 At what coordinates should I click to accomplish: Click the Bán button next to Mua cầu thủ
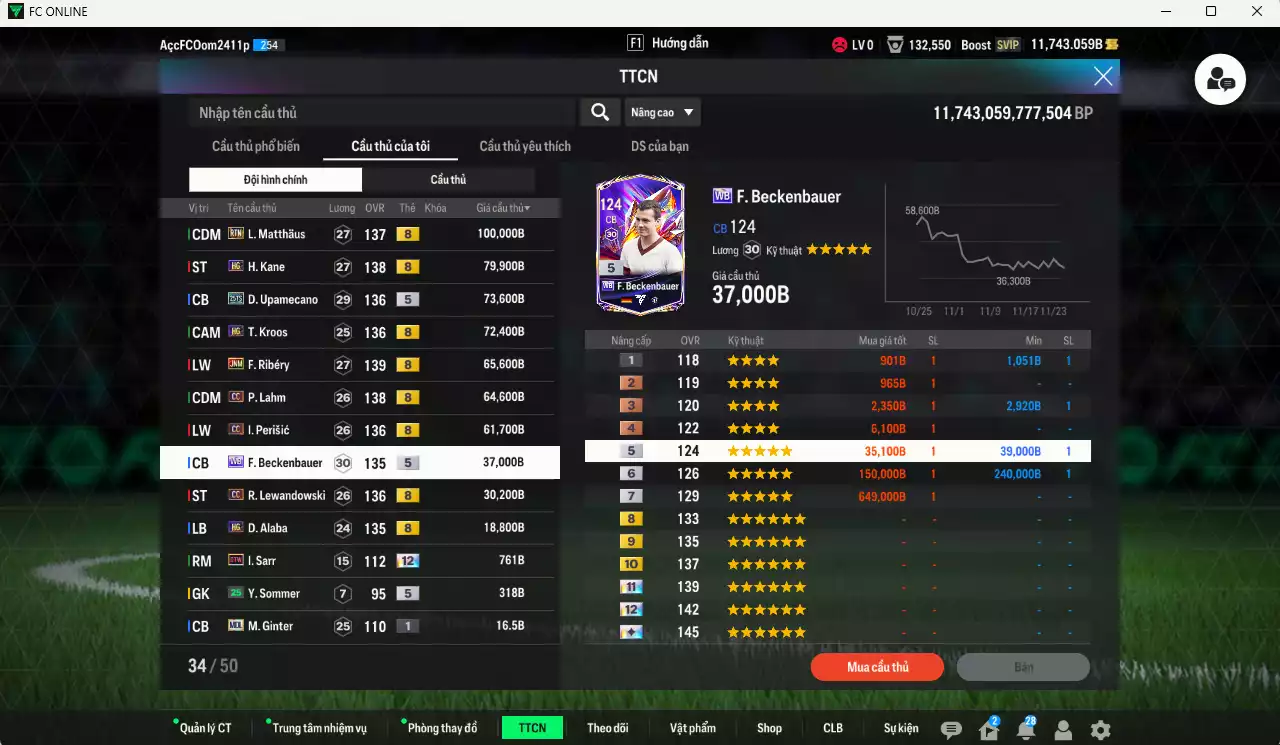1023,667
